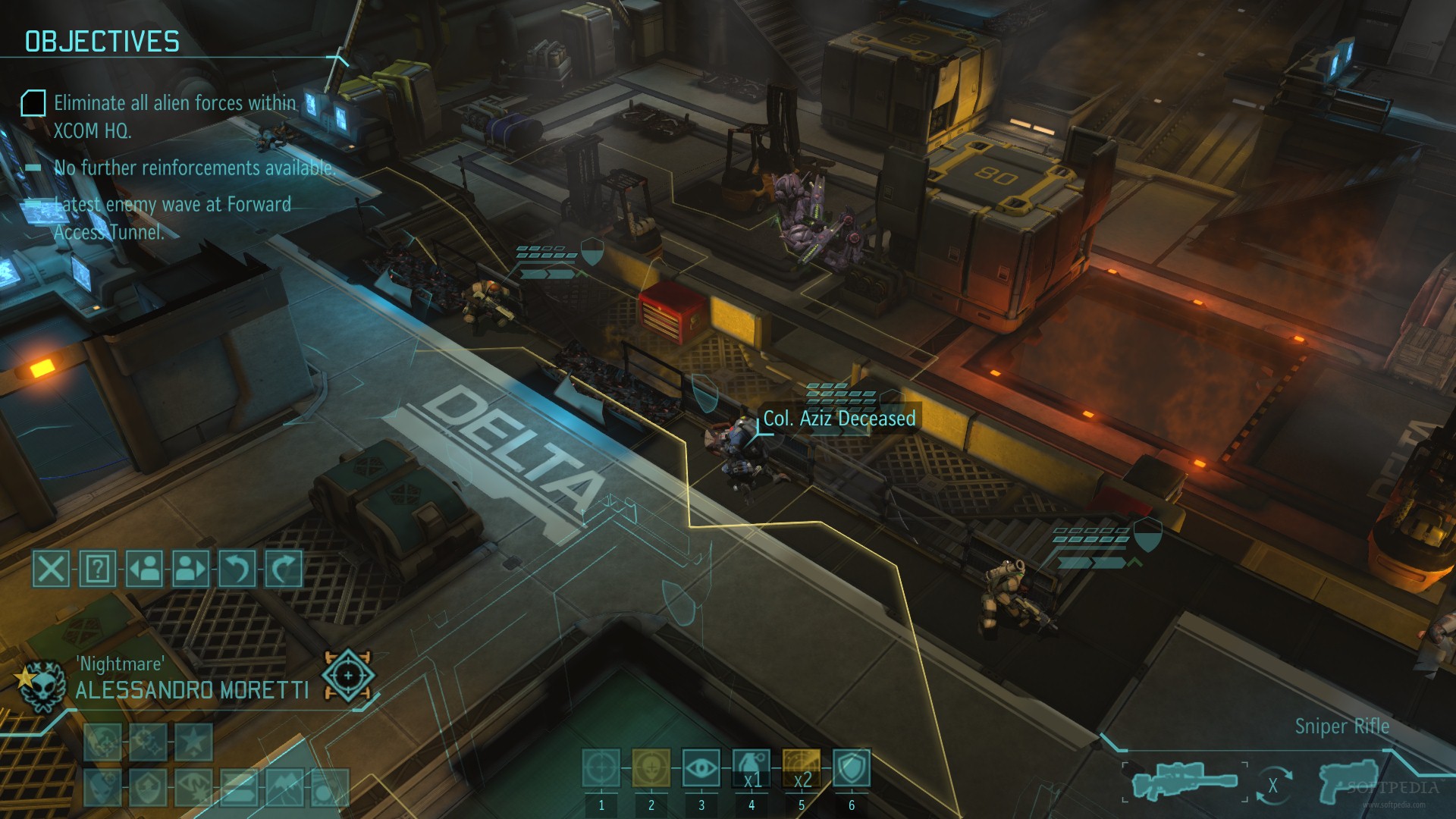Activate the yellow alien-head Headshot ability

(x=651, y=768)
